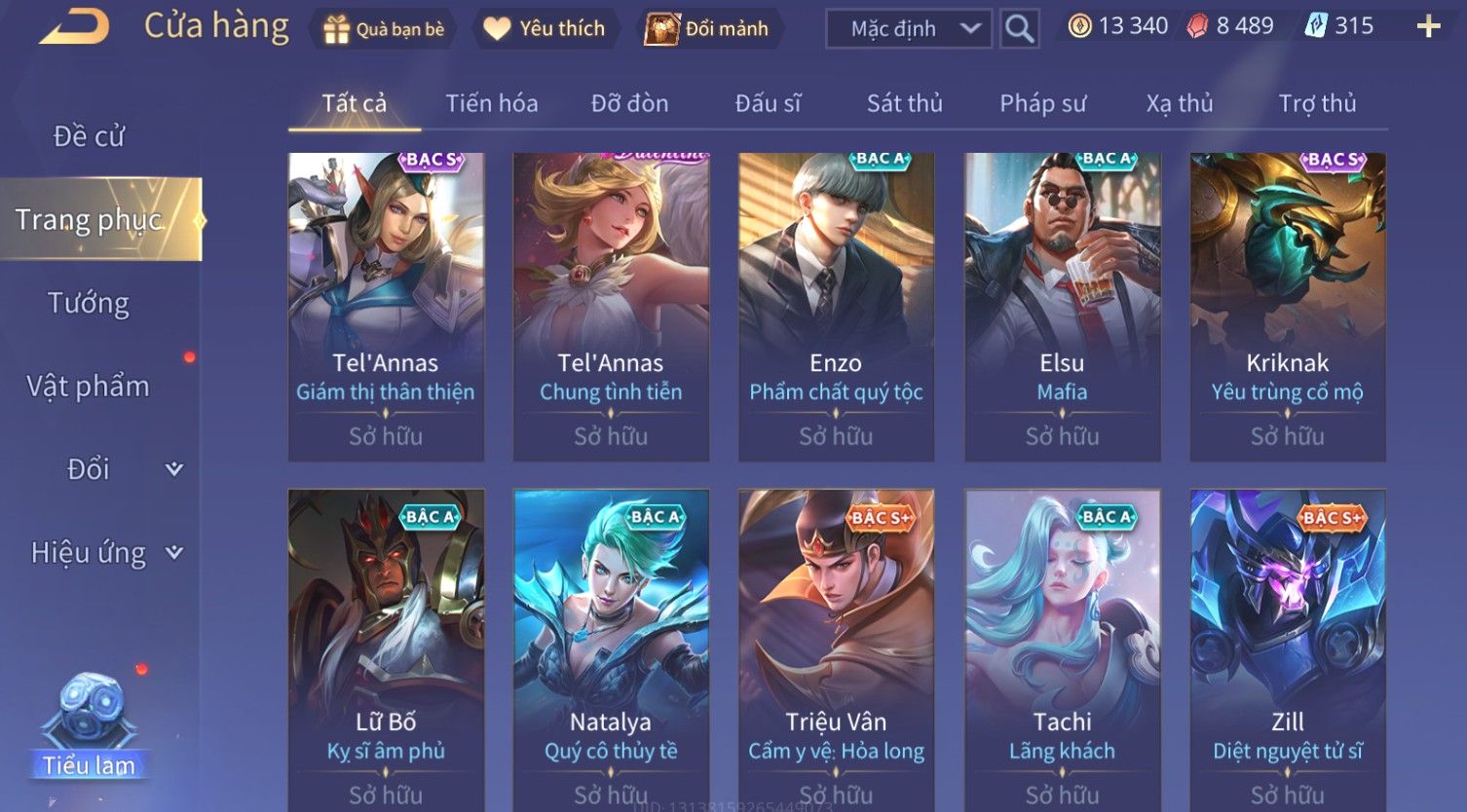Open the Trợ thủ tab

pos(1317,103)
